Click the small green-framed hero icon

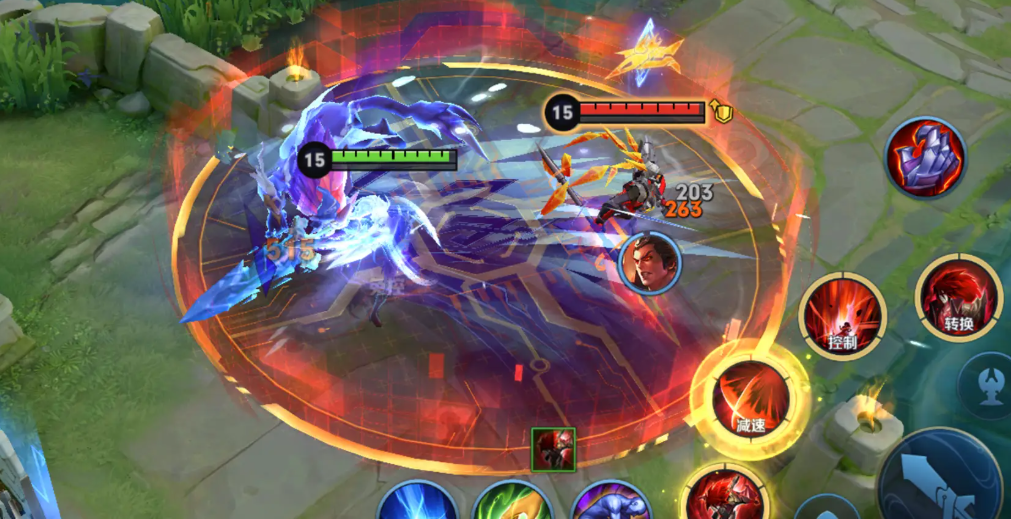(553, 449)
